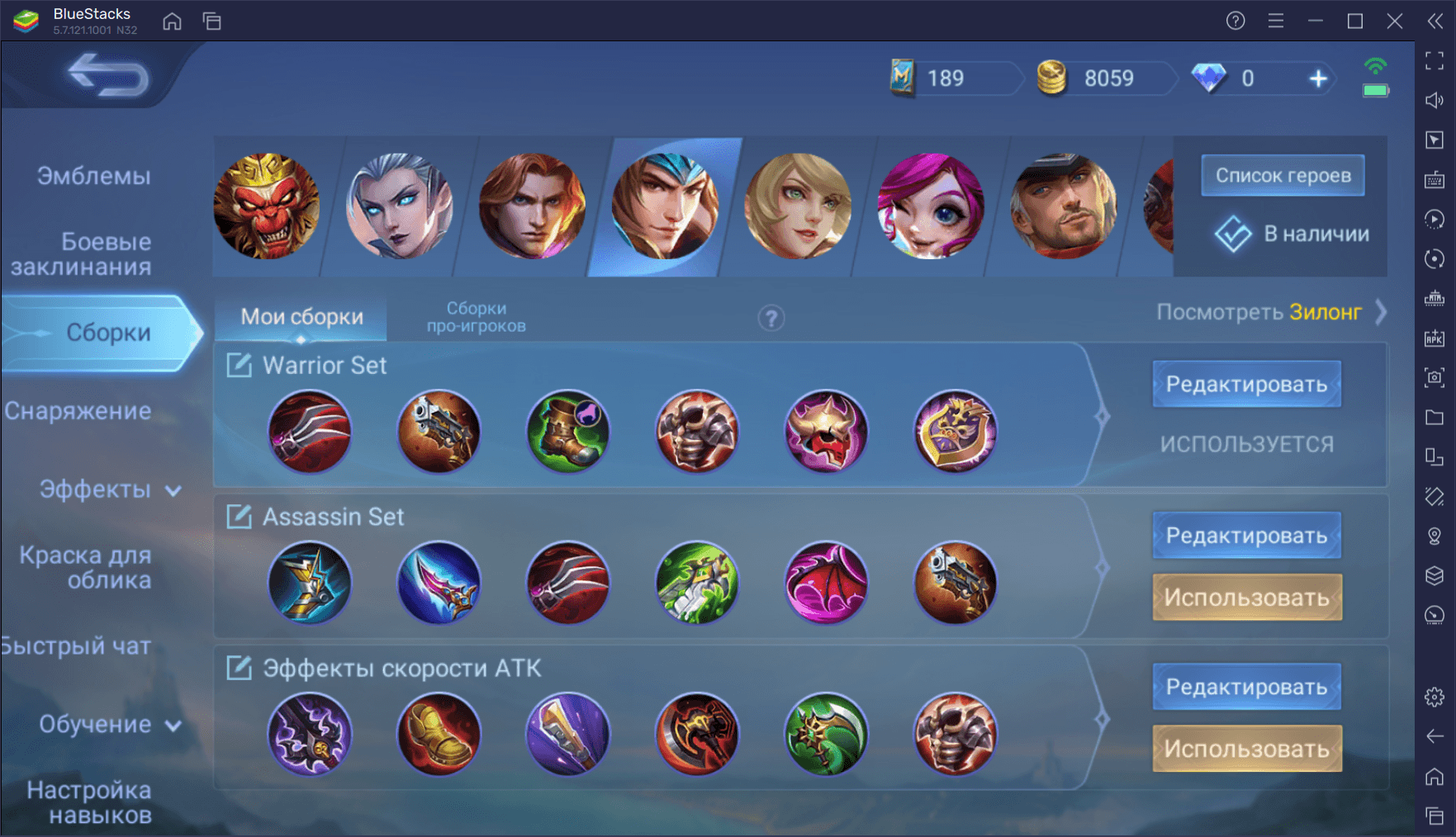Use the Эффекты скорости АТК build

click(1246, 749)
